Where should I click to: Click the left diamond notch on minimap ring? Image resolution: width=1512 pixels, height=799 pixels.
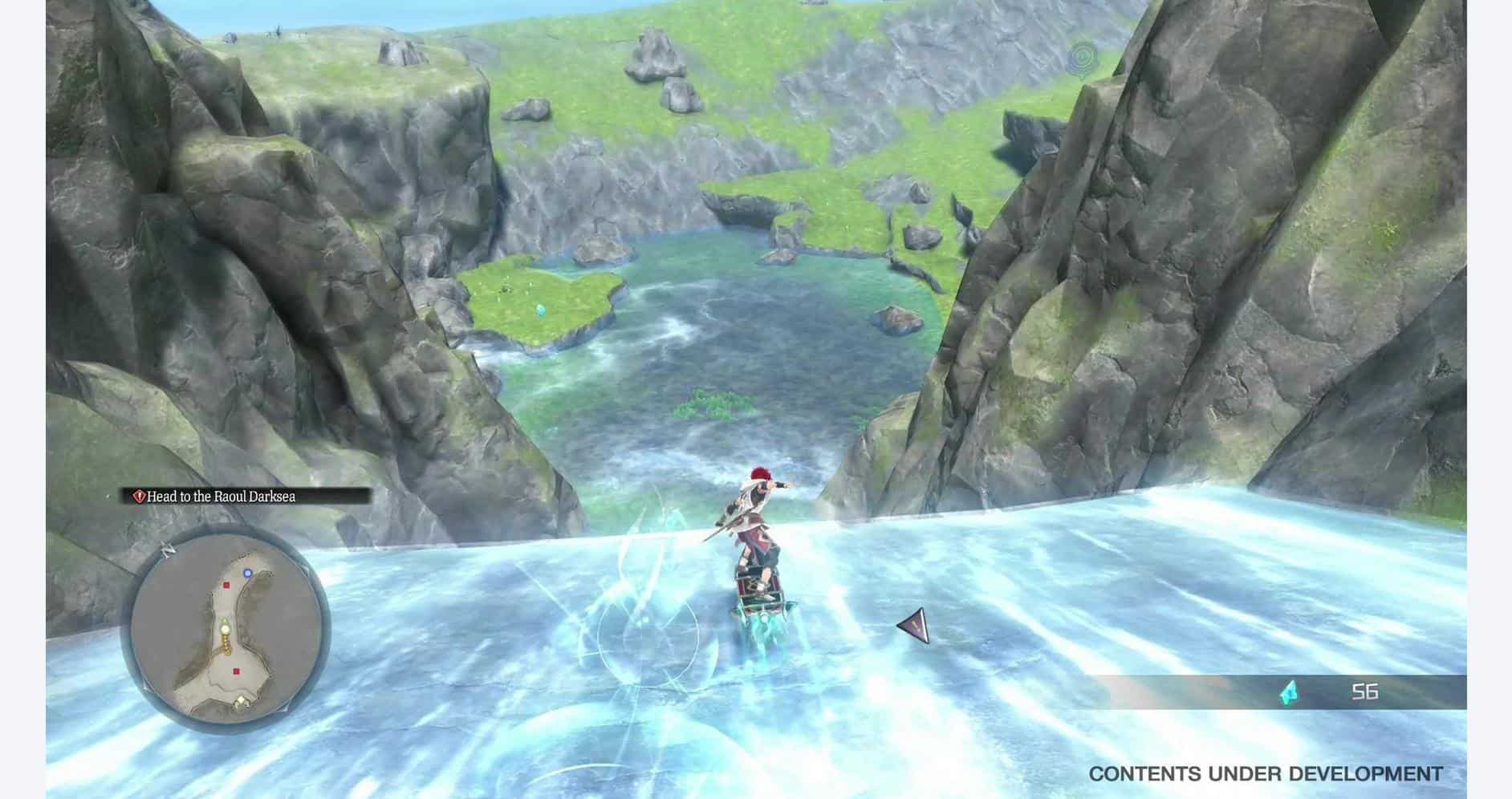[x=144, y=687]
